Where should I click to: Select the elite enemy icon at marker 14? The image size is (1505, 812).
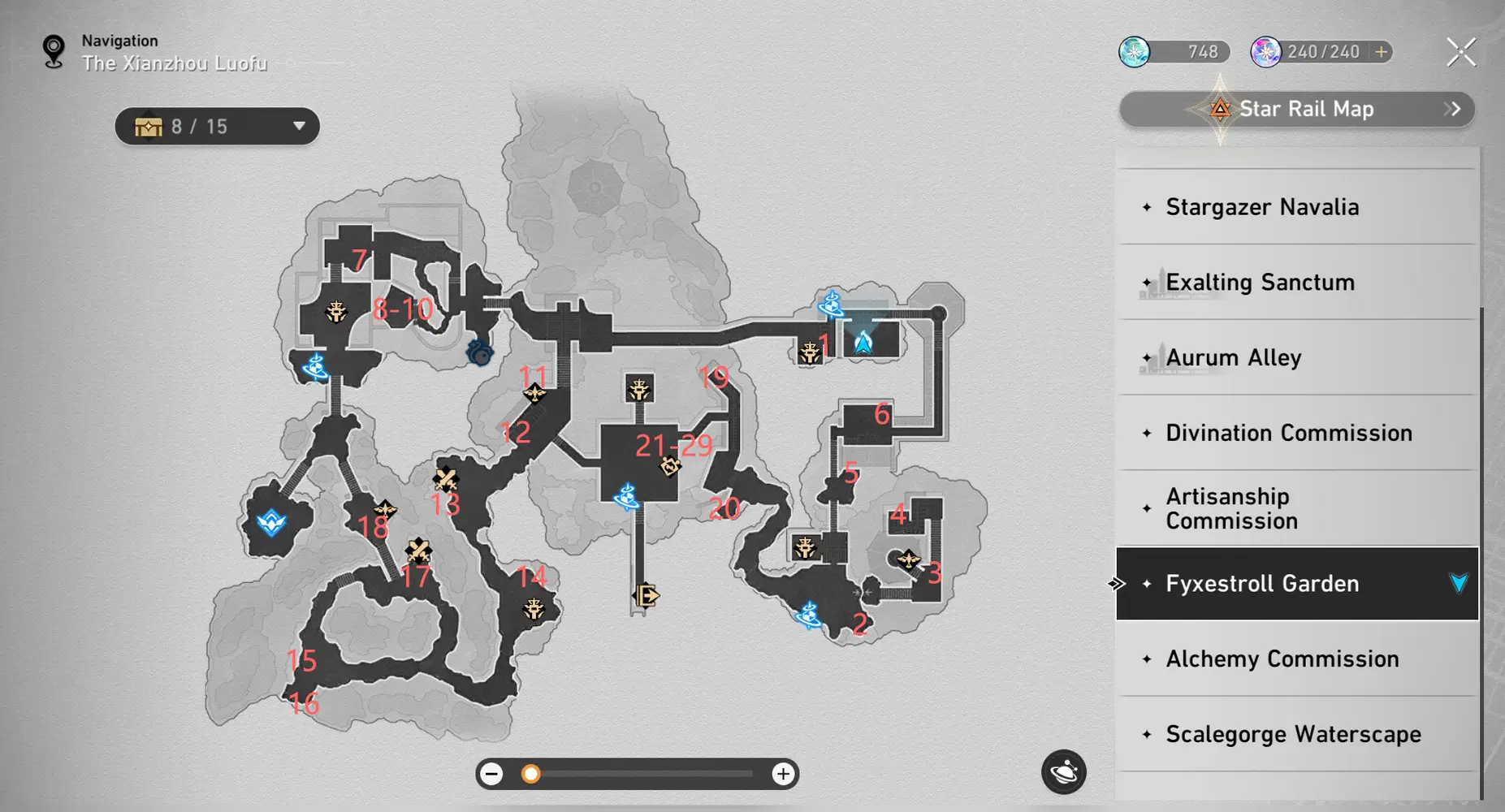534,608
